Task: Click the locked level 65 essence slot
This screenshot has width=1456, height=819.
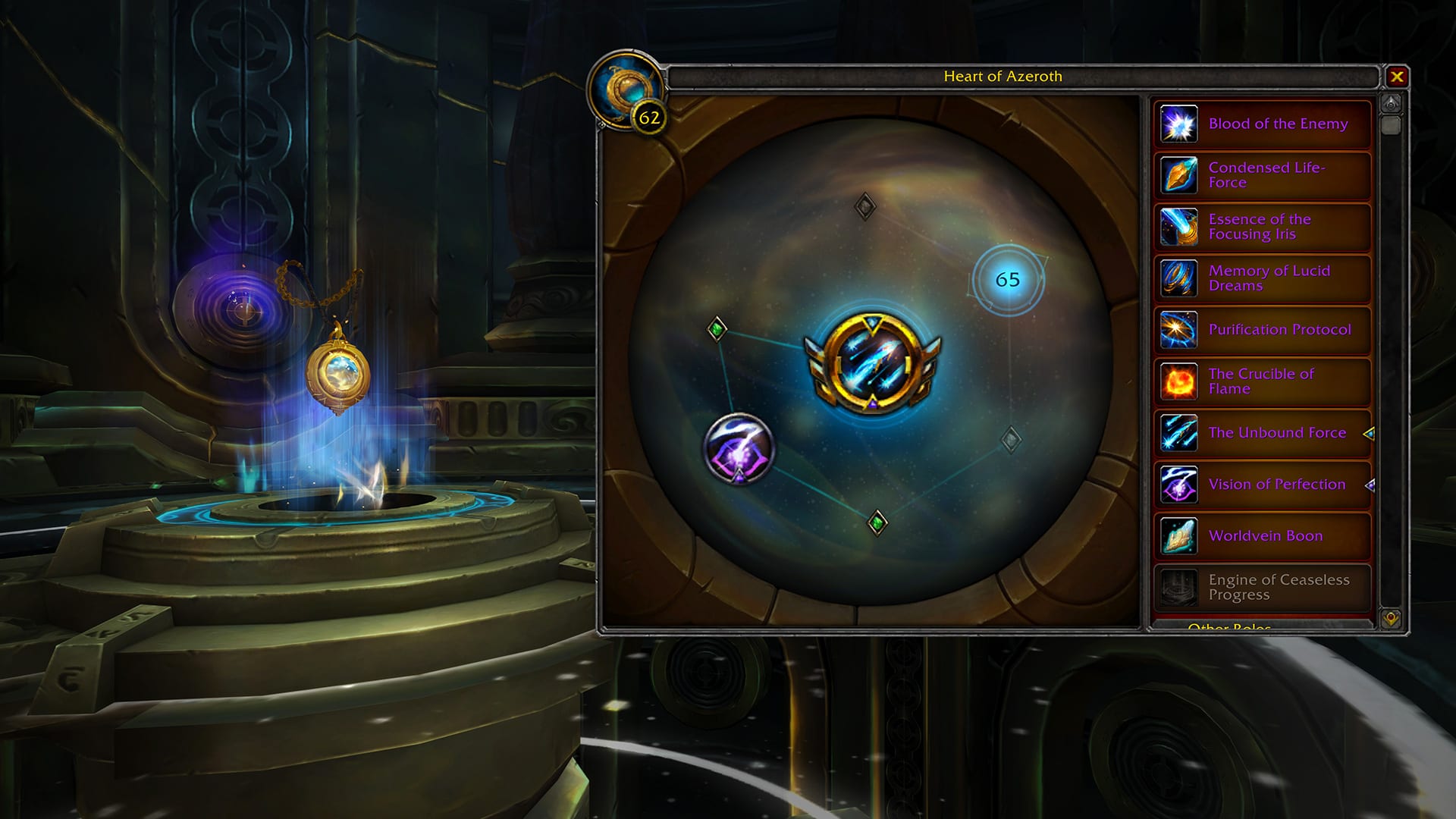Action: (x=1008, y=280)
